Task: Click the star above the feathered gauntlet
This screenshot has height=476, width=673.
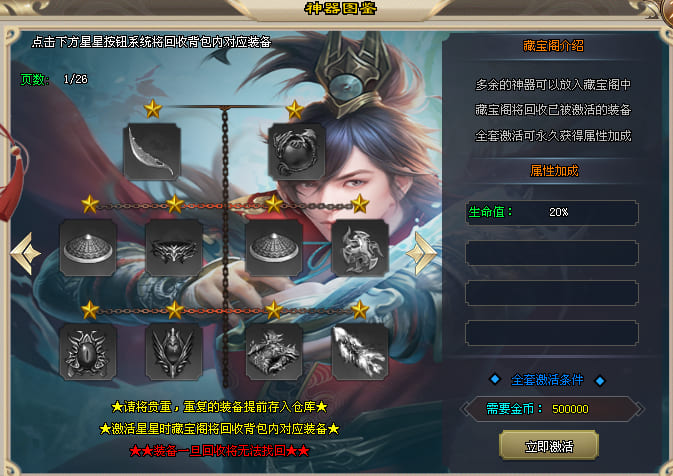Action: pos(360,310)
